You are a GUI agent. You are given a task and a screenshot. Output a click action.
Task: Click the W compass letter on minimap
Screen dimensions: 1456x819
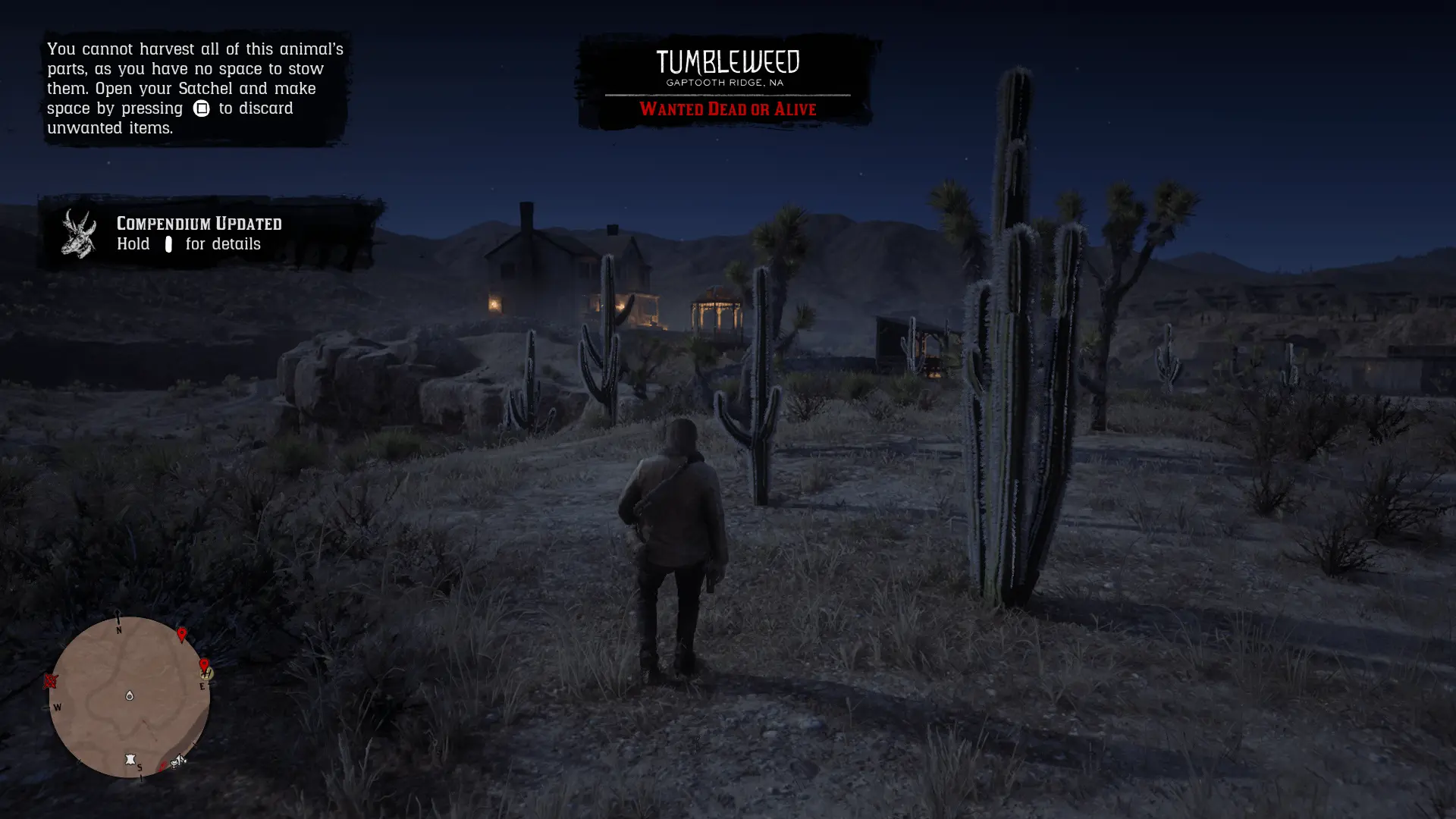point(58,708)
